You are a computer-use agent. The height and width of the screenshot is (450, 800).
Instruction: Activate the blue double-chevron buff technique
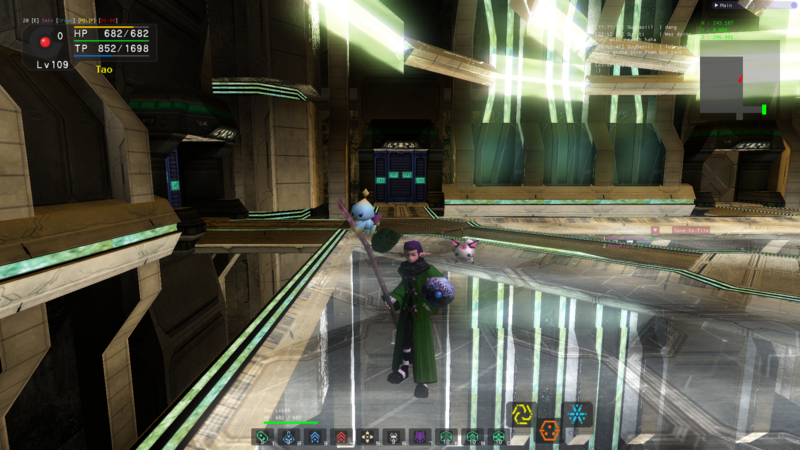315,437
